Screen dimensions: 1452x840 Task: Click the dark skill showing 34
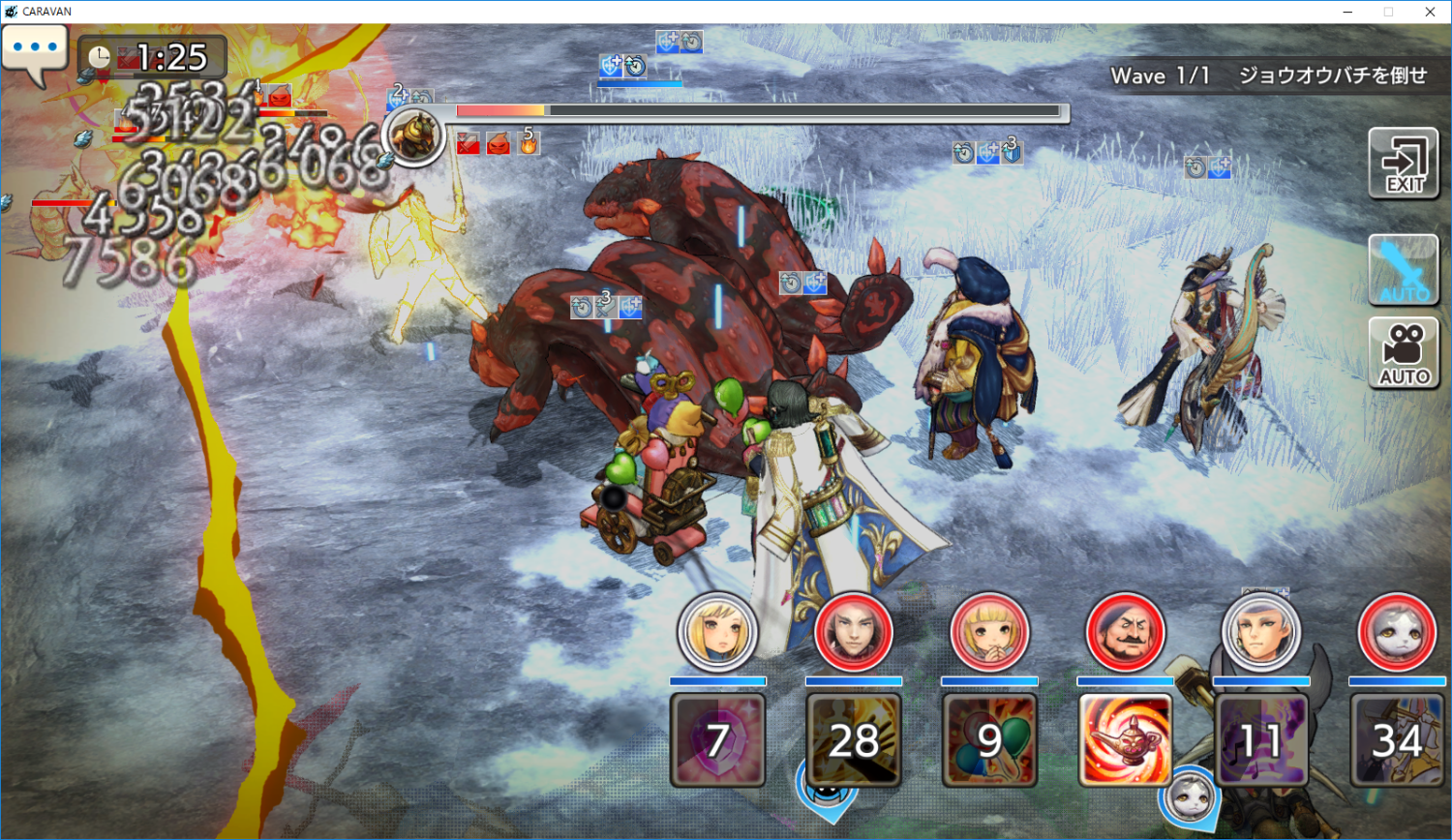[x=1397, y=739]
